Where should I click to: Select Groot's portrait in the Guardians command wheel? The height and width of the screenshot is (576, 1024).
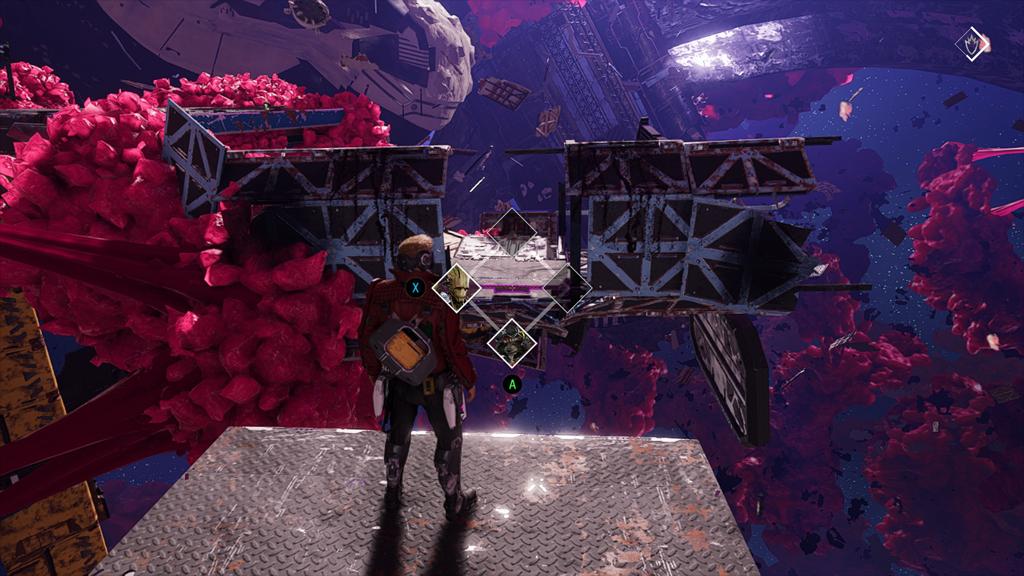pyautogui.click(x=457, y=287)
